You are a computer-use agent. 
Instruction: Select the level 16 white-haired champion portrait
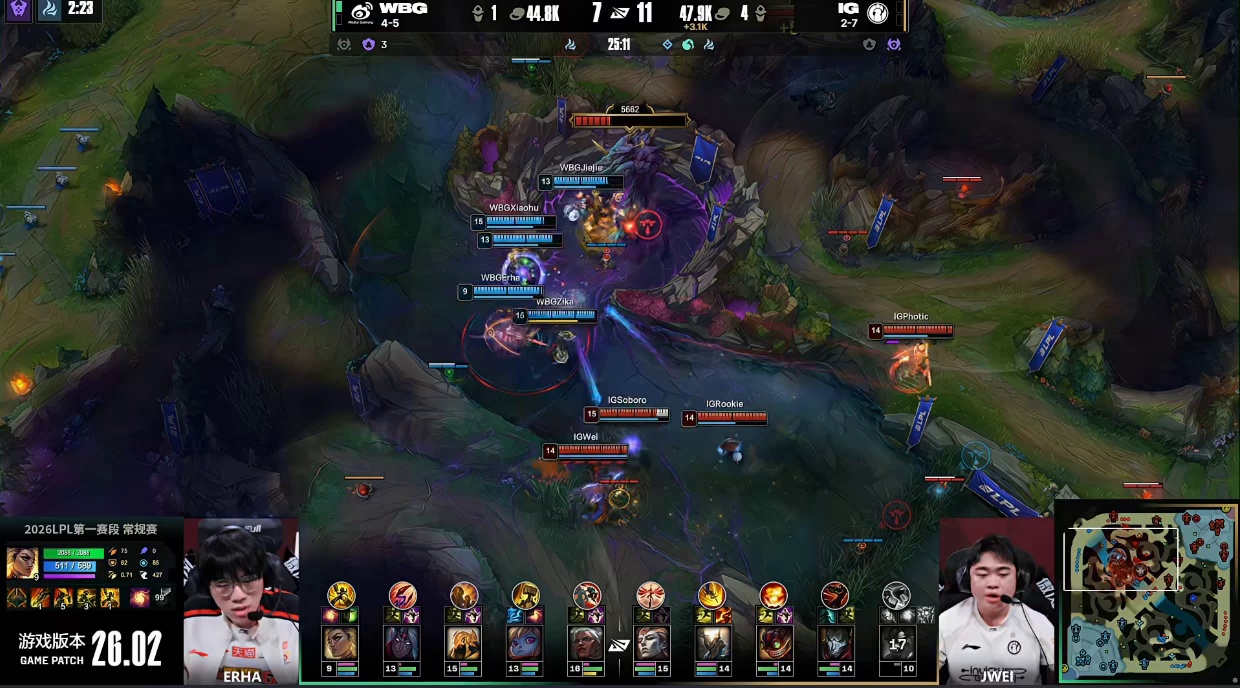(587, 643)
